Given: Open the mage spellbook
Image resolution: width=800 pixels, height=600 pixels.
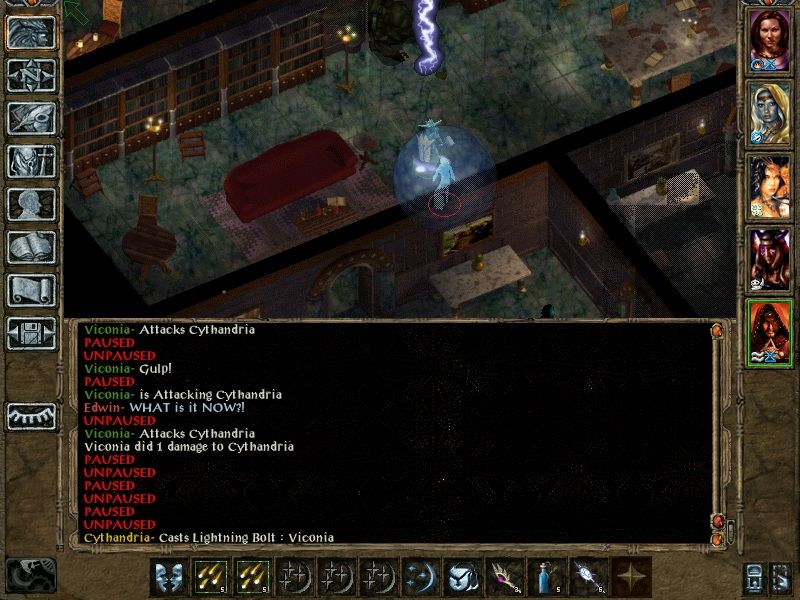Looking at the screenshot, I should tap(31, 247).
